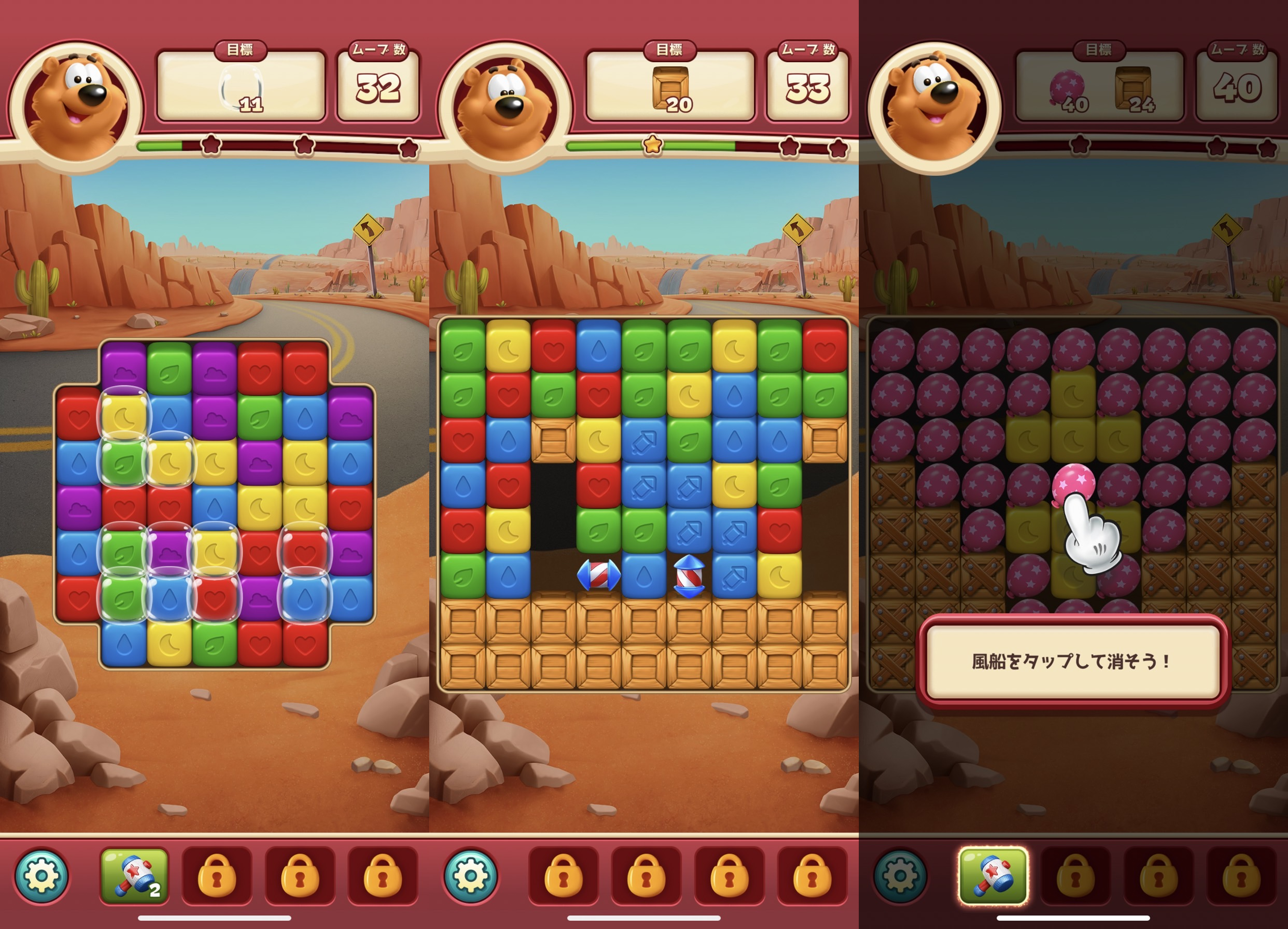Activate the vertical striped rocket tile
The width and height of the screenshot is (1288, 929).
(x=689, y=575)
